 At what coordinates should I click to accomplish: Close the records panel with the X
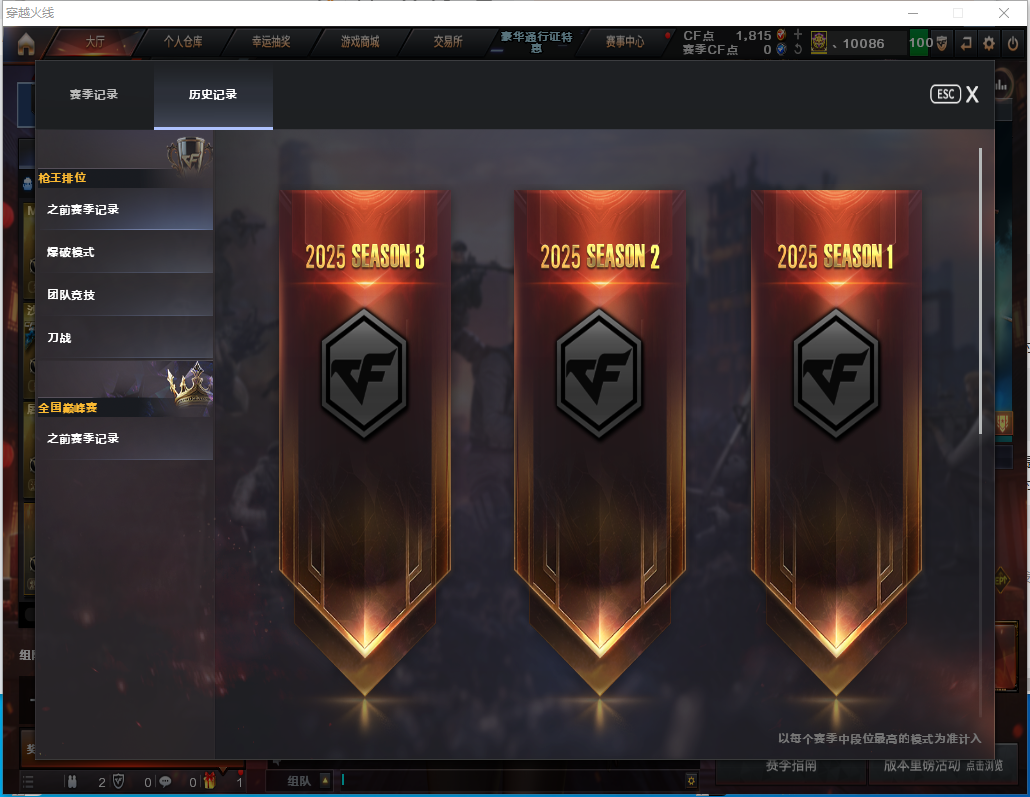click(x=971, y=94)
